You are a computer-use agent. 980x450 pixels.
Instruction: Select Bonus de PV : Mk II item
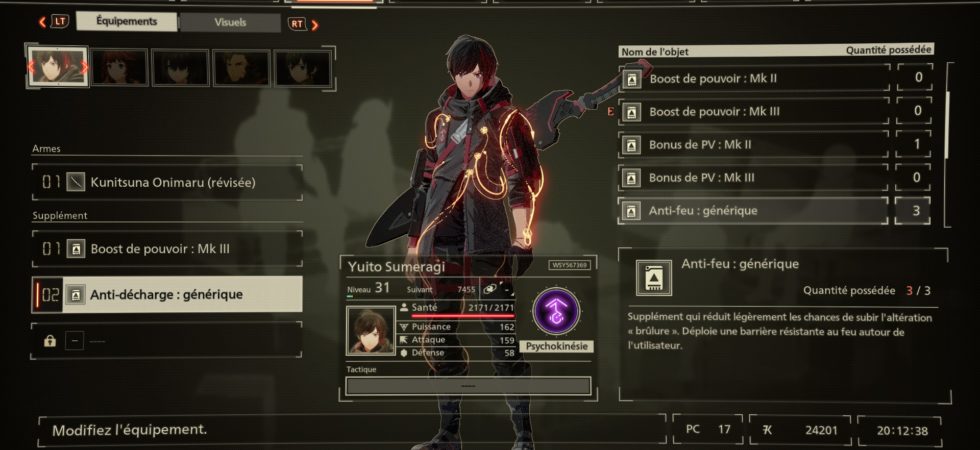[754, 145]
